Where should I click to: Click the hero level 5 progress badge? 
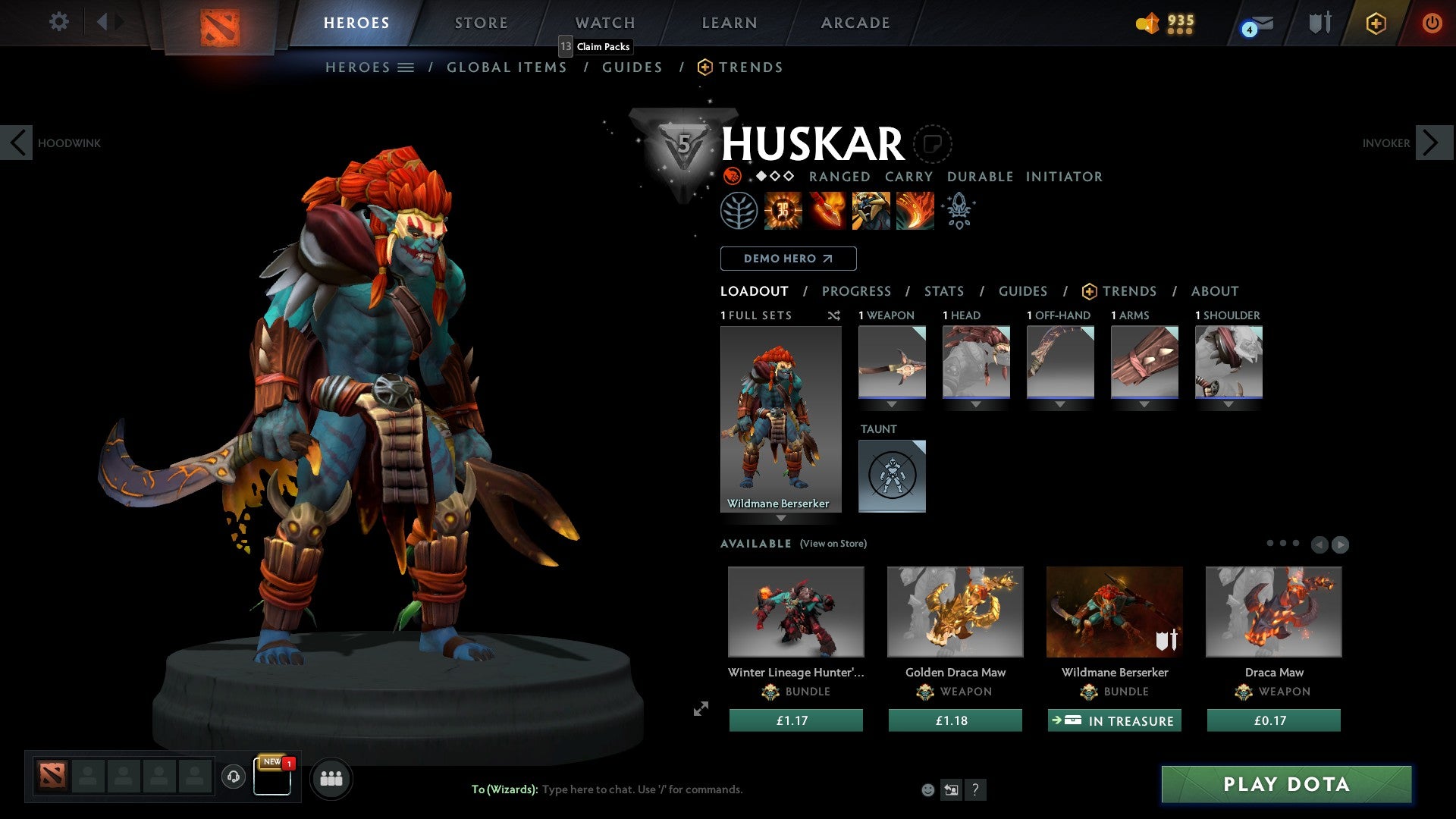[685, 144]
